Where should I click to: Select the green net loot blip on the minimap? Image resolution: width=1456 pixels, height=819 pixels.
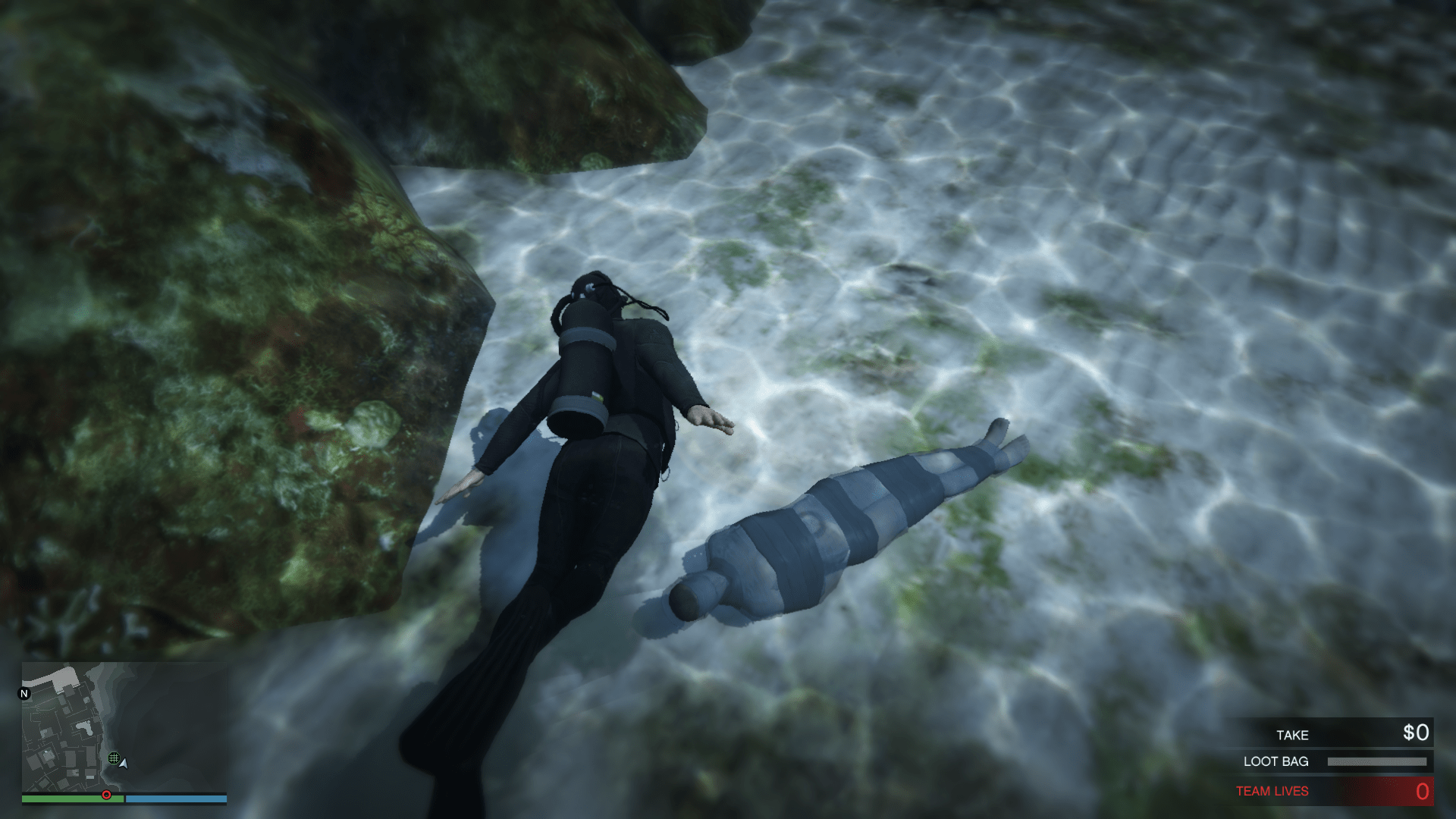click(x=115, y=758)
